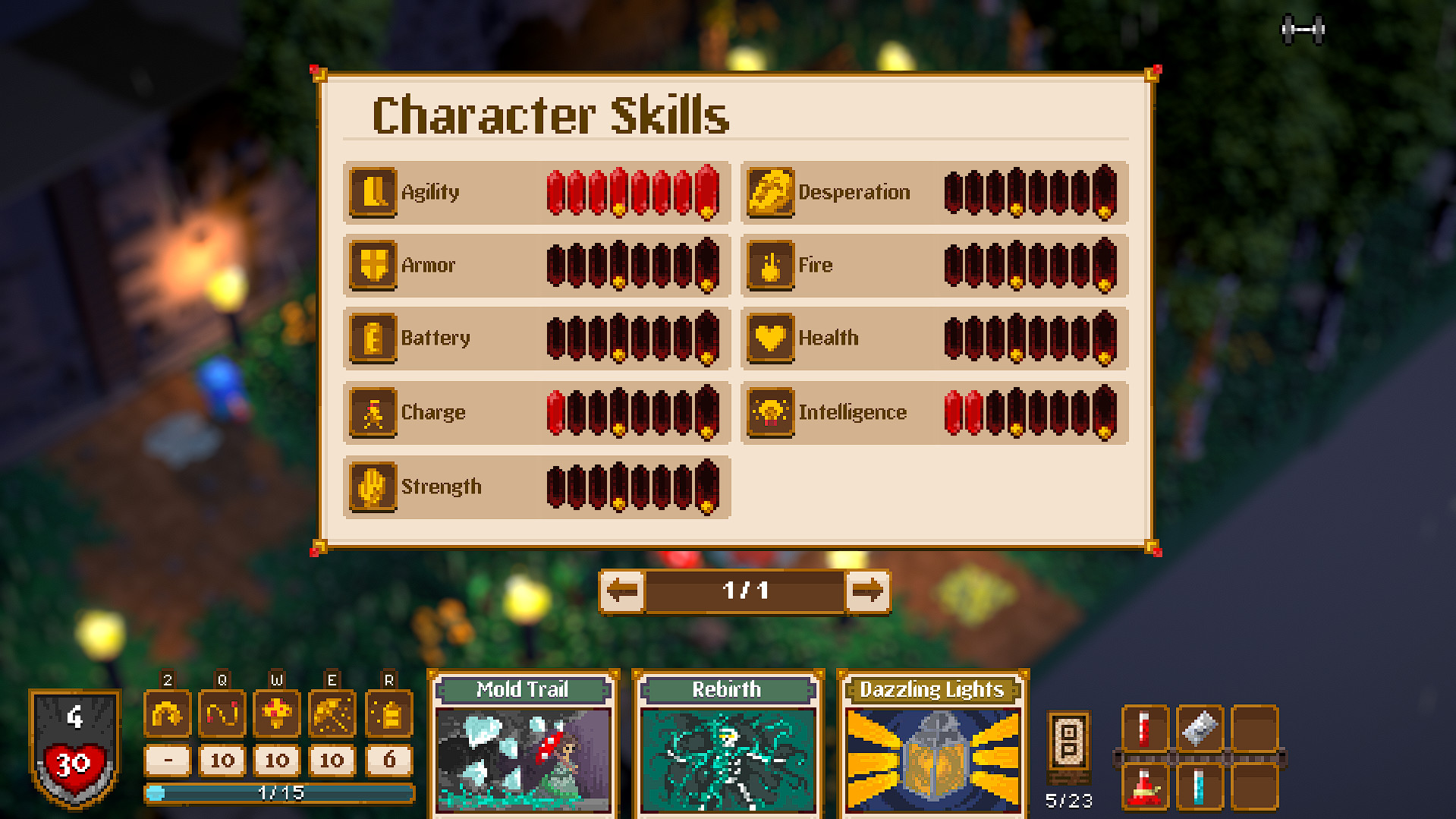Select the Rebirth card
Viewport: 1456px width, 819px height.
click(727, 748)
